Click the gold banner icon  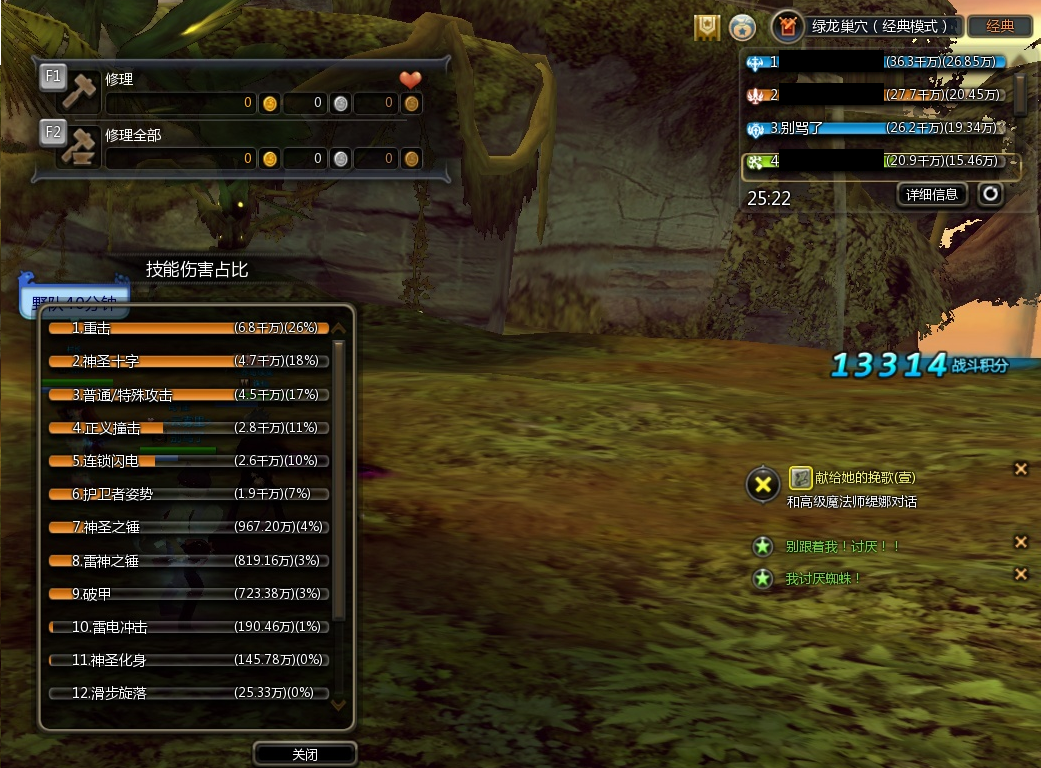[x=707, y=27]
